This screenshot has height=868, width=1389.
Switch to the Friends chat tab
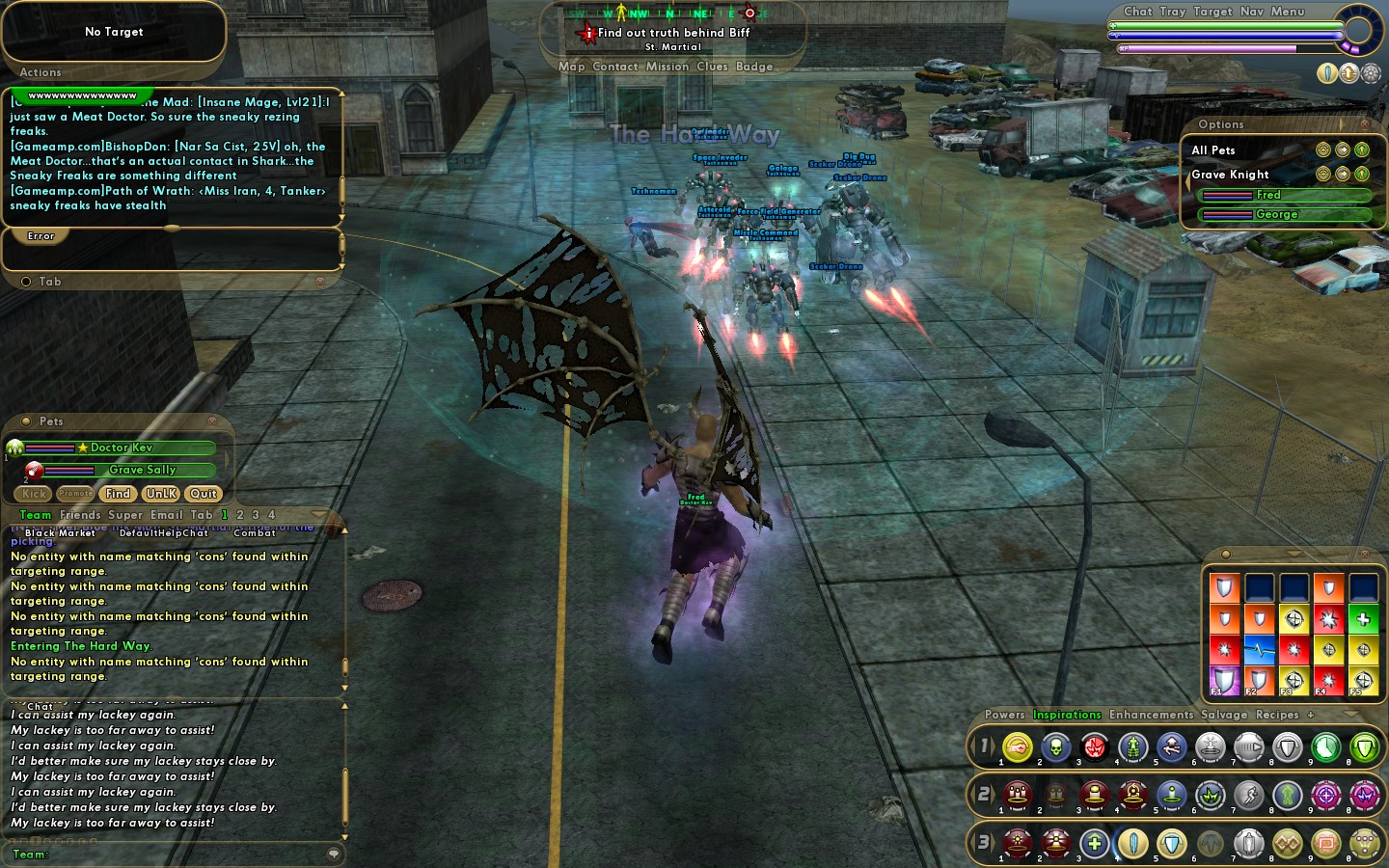[x=80, y=515]
